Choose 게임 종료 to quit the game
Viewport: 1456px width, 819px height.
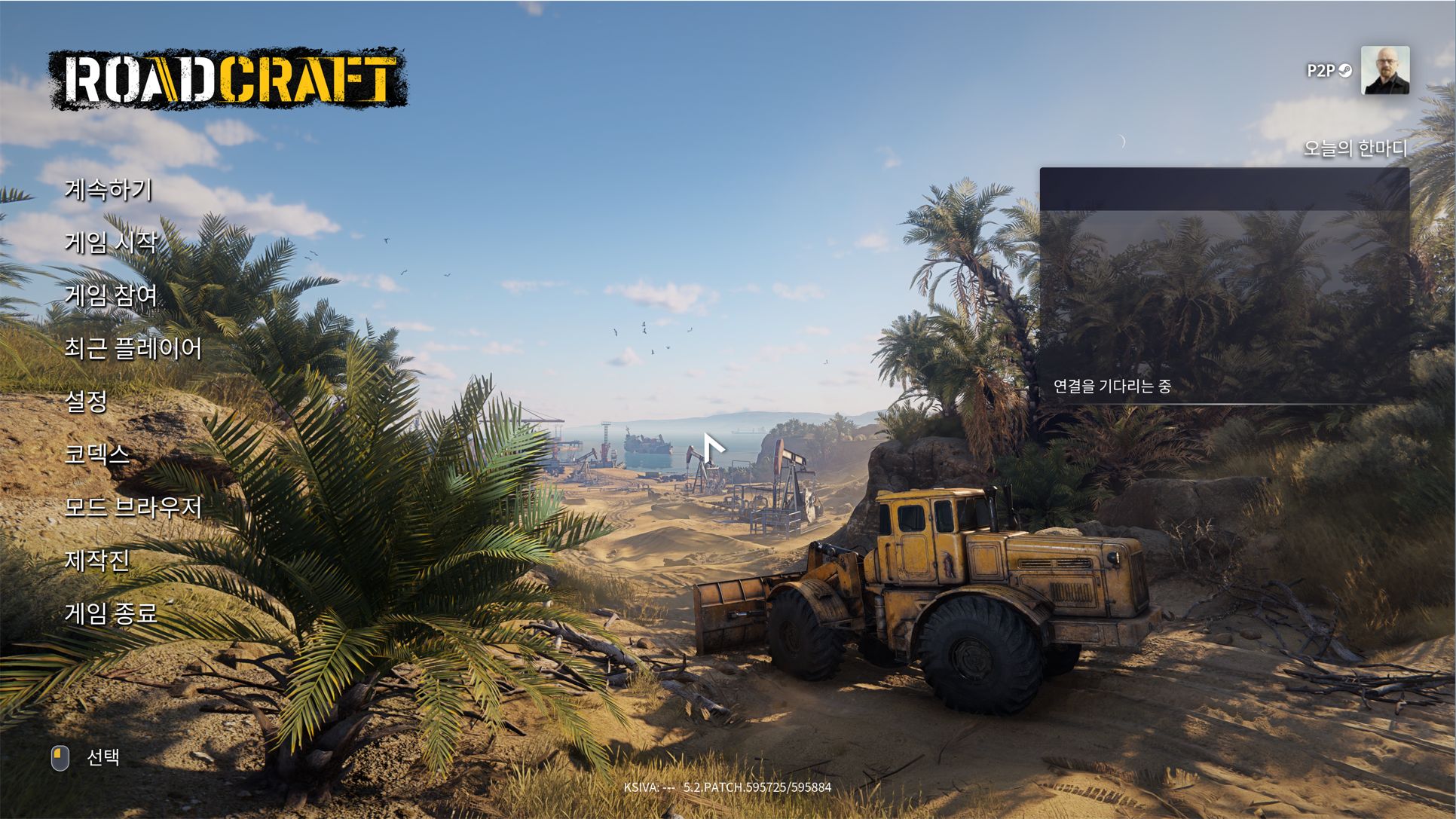111,614
